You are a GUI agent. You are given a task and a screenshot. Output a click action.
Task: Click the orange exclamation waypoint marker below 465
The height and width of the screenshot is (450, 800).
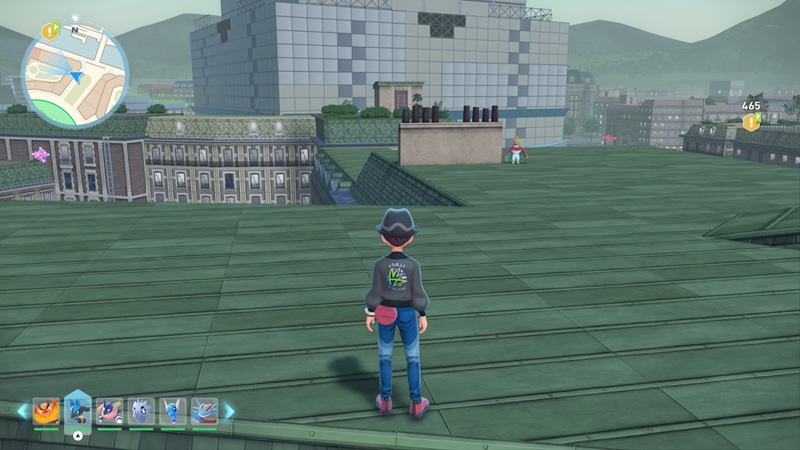point(750,122)
